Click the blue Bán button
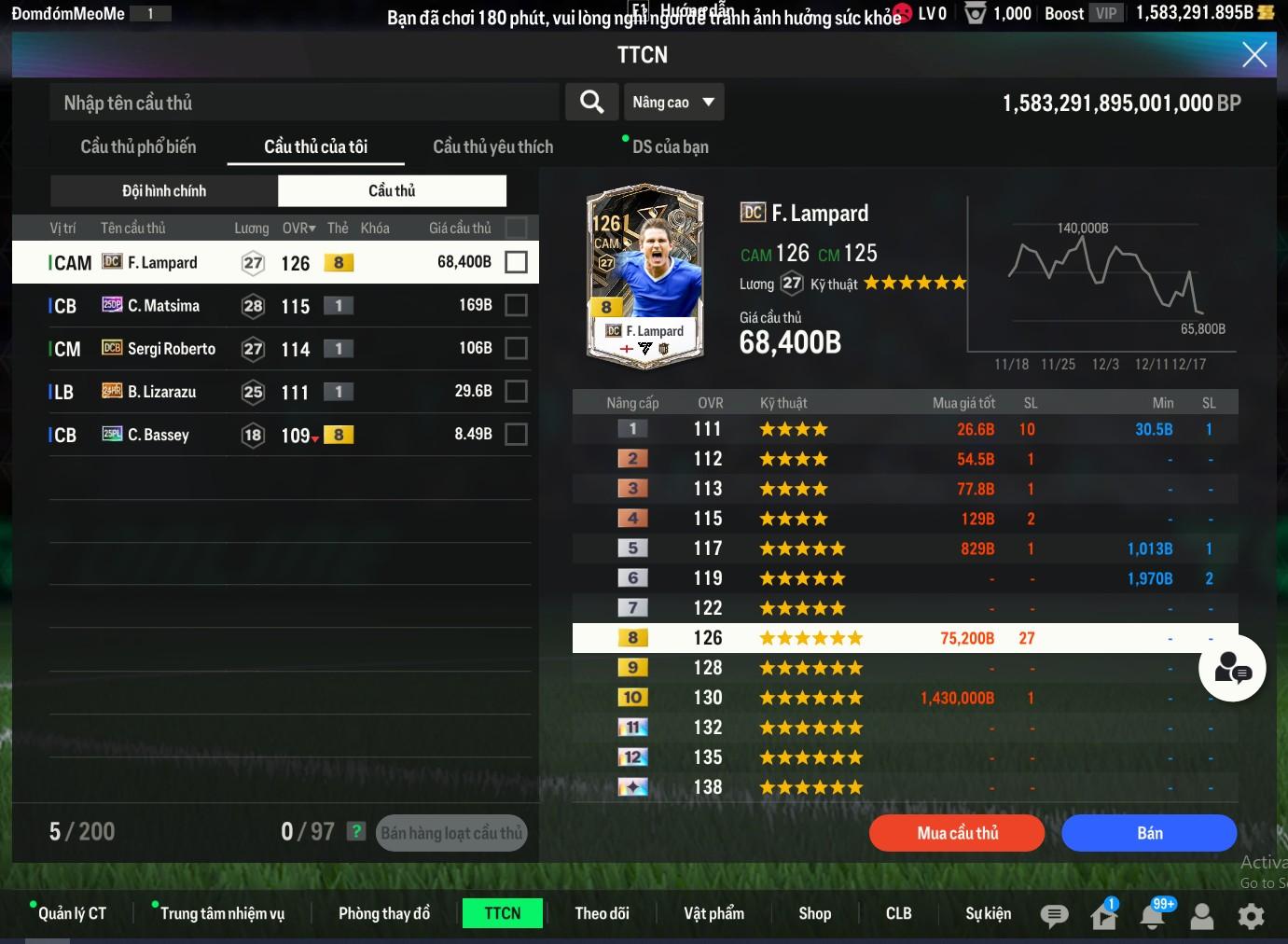1288x944 pixels. [1149, 833]
